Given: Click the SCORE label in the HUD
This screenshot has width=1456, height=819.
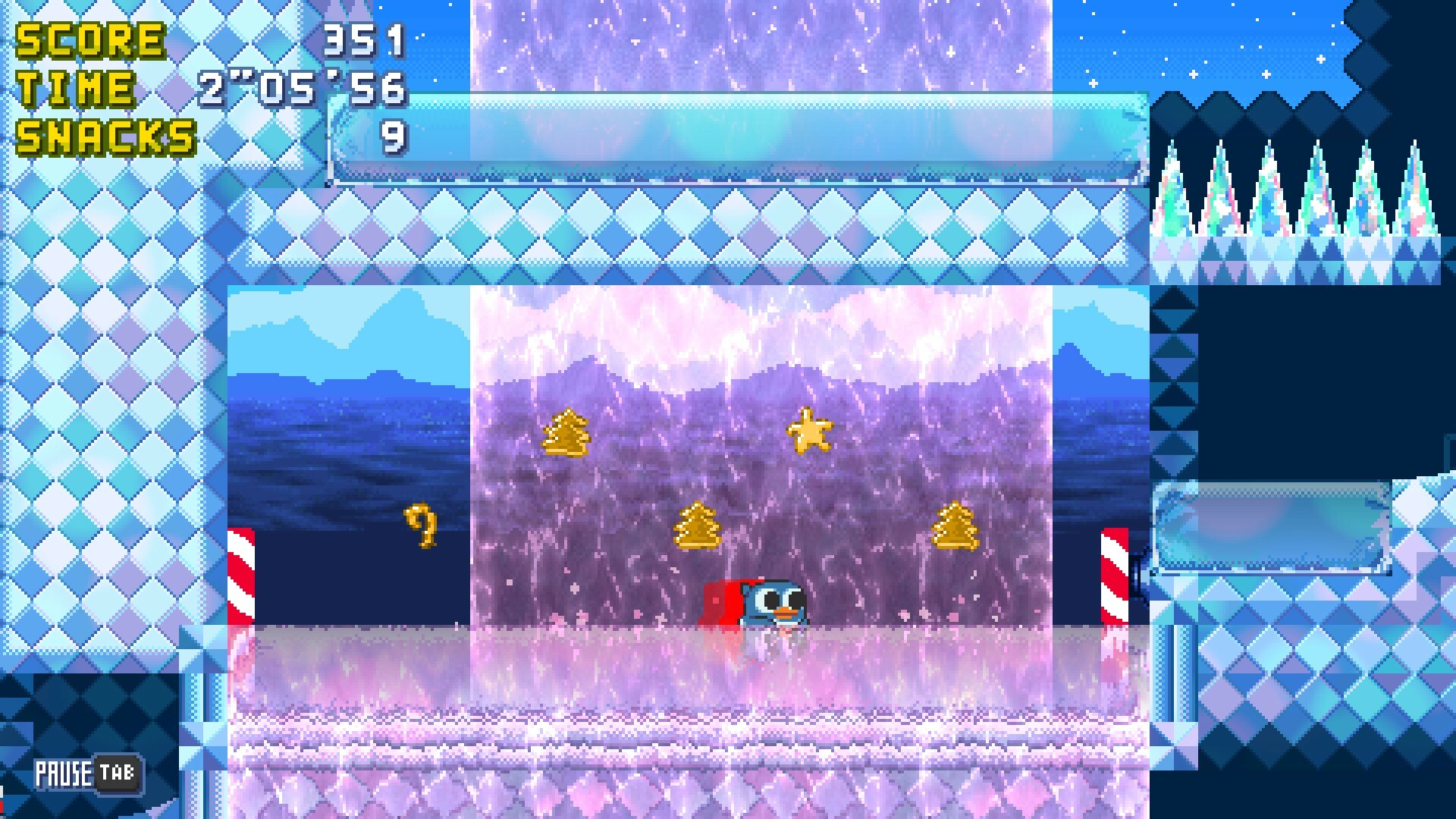Looking at the screenshot, I should (x=91, y=39).
